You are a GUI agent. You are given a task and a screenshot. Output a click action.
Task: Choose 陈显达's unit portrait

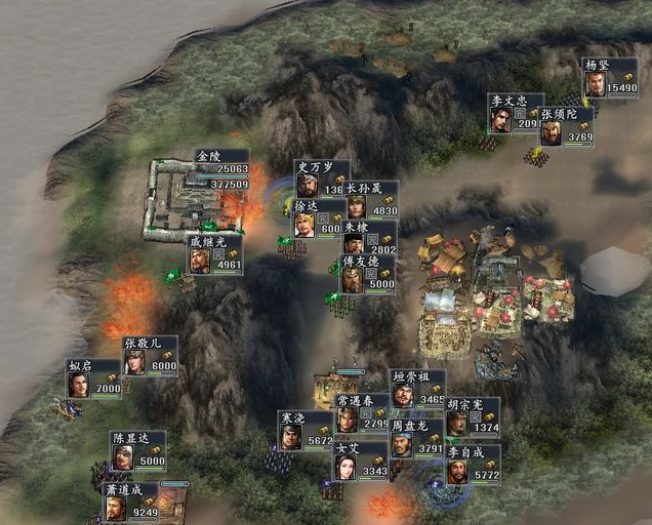[123, 456]
